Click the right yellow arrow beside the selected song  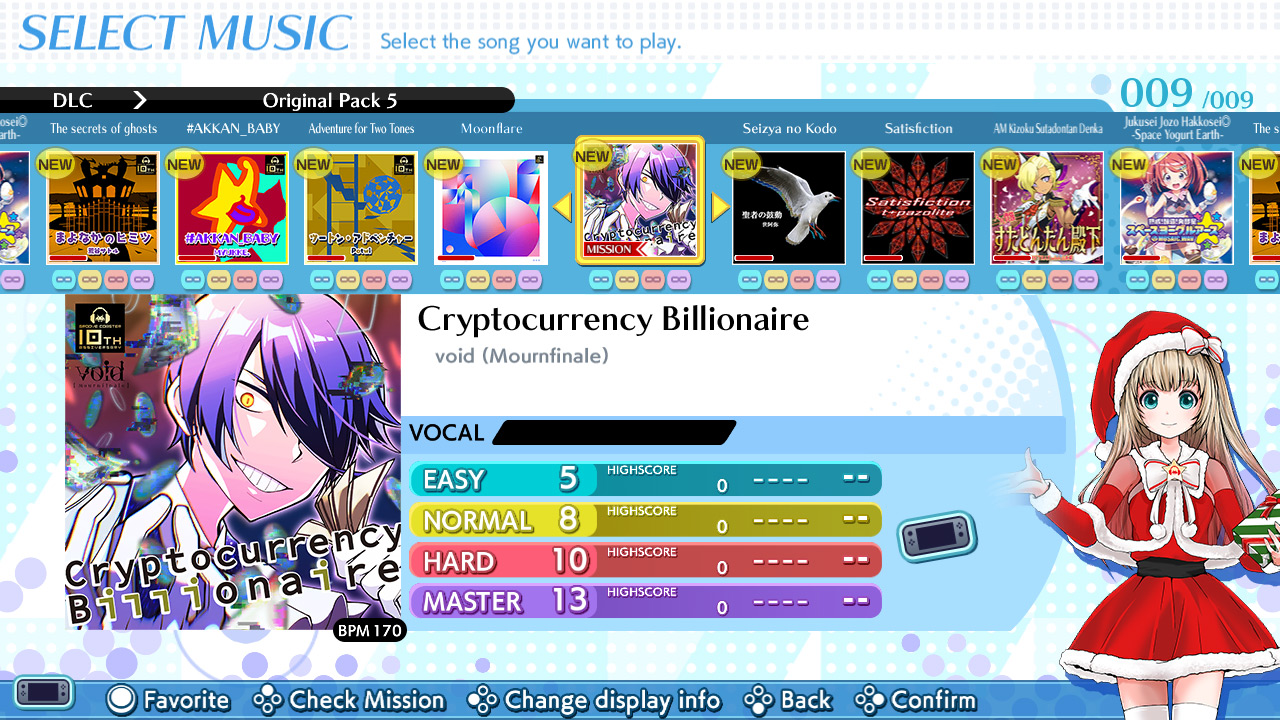click(720, 207)
